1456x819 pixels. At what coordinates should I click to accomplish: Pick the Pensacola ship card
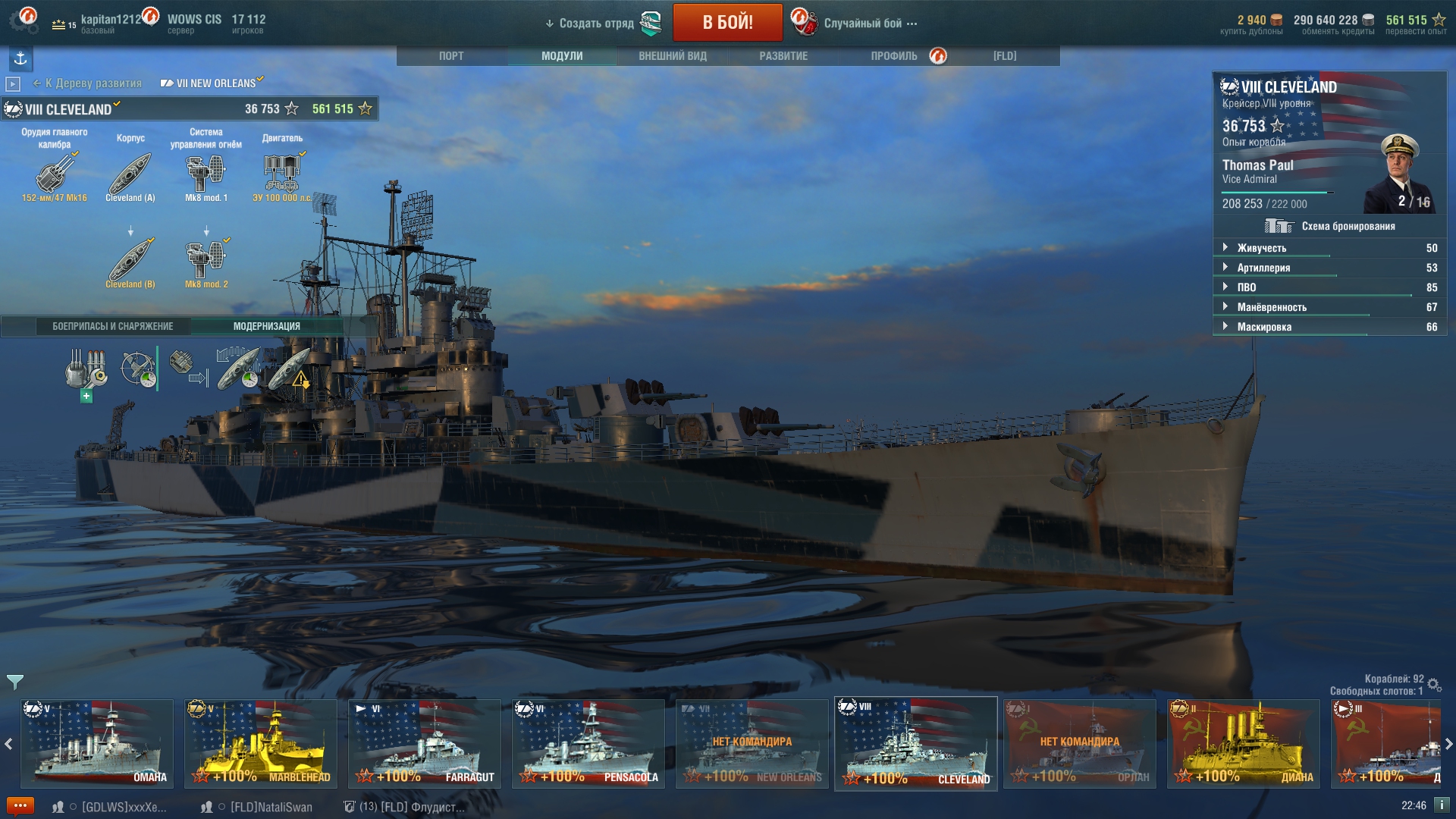pyautogui.click(x=588, y=743)
